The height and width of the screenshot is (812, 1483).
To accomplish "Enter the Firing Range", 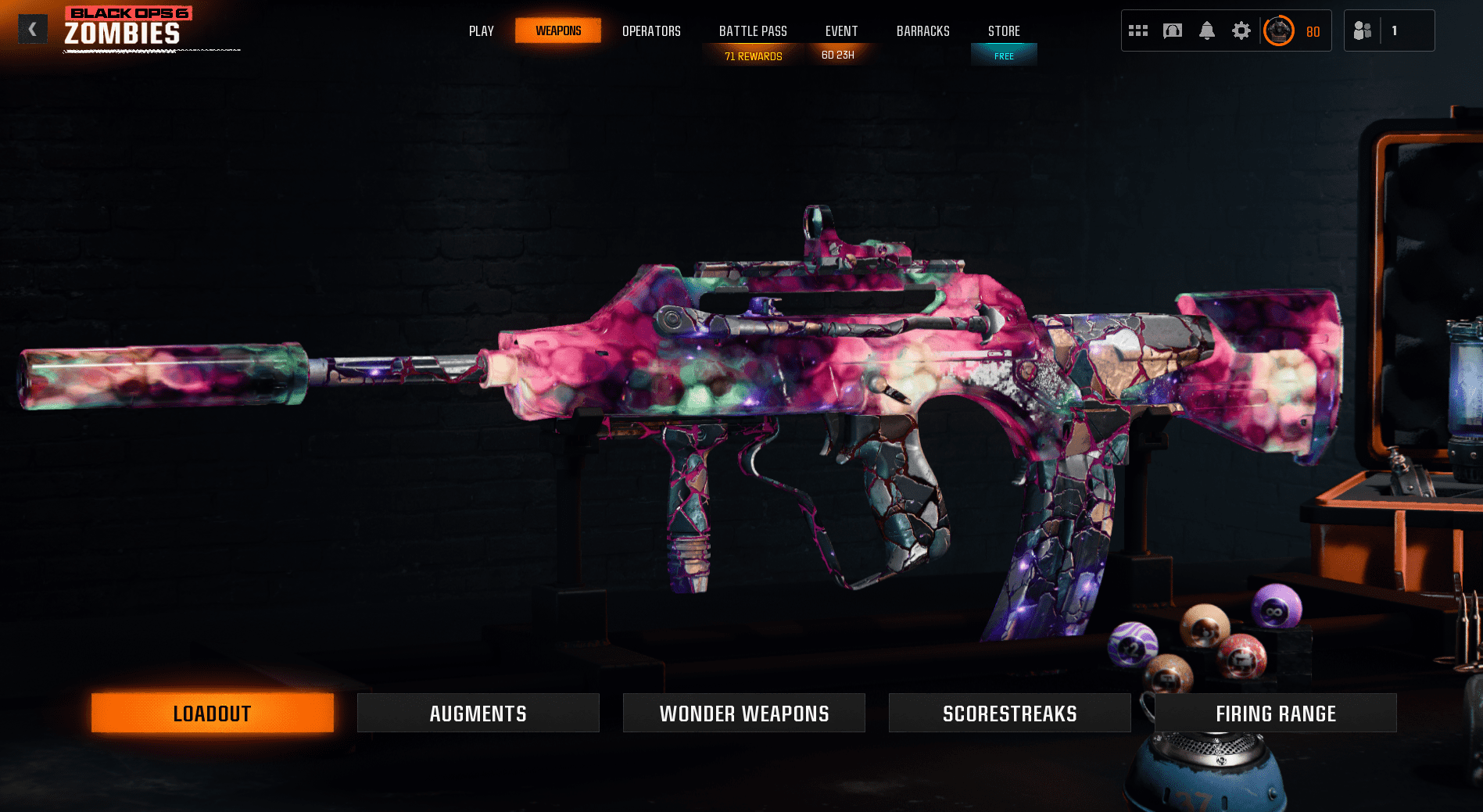I will [1276, 713].
